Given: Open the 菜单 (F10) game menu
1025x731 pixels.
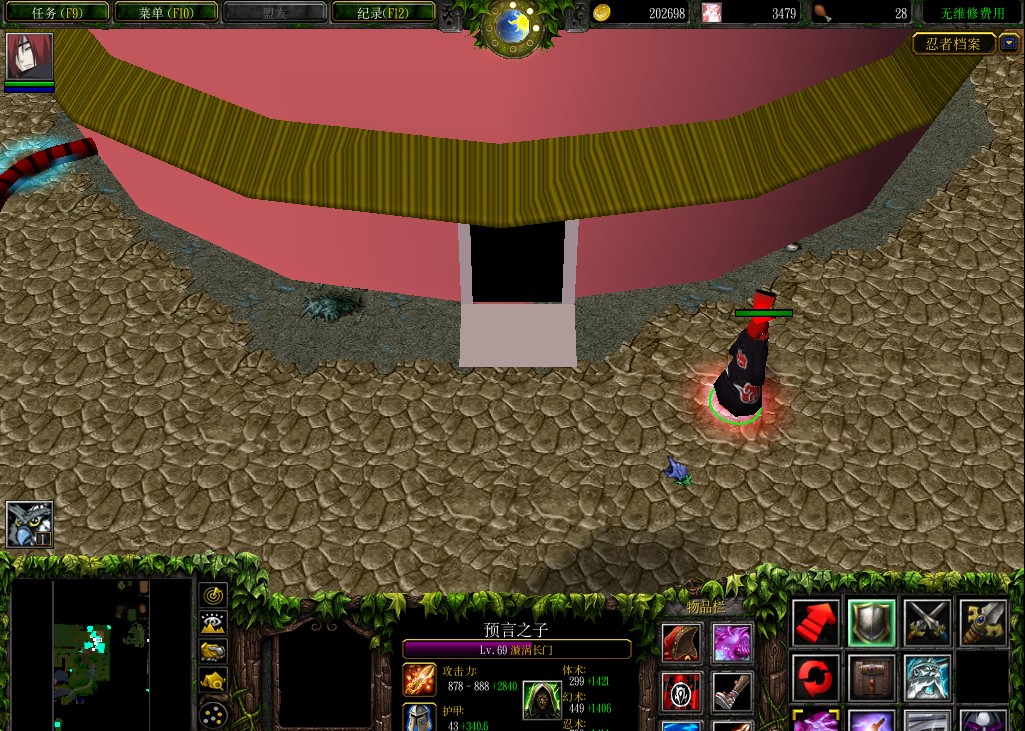Looking at the screenshot, I should 166,13.
